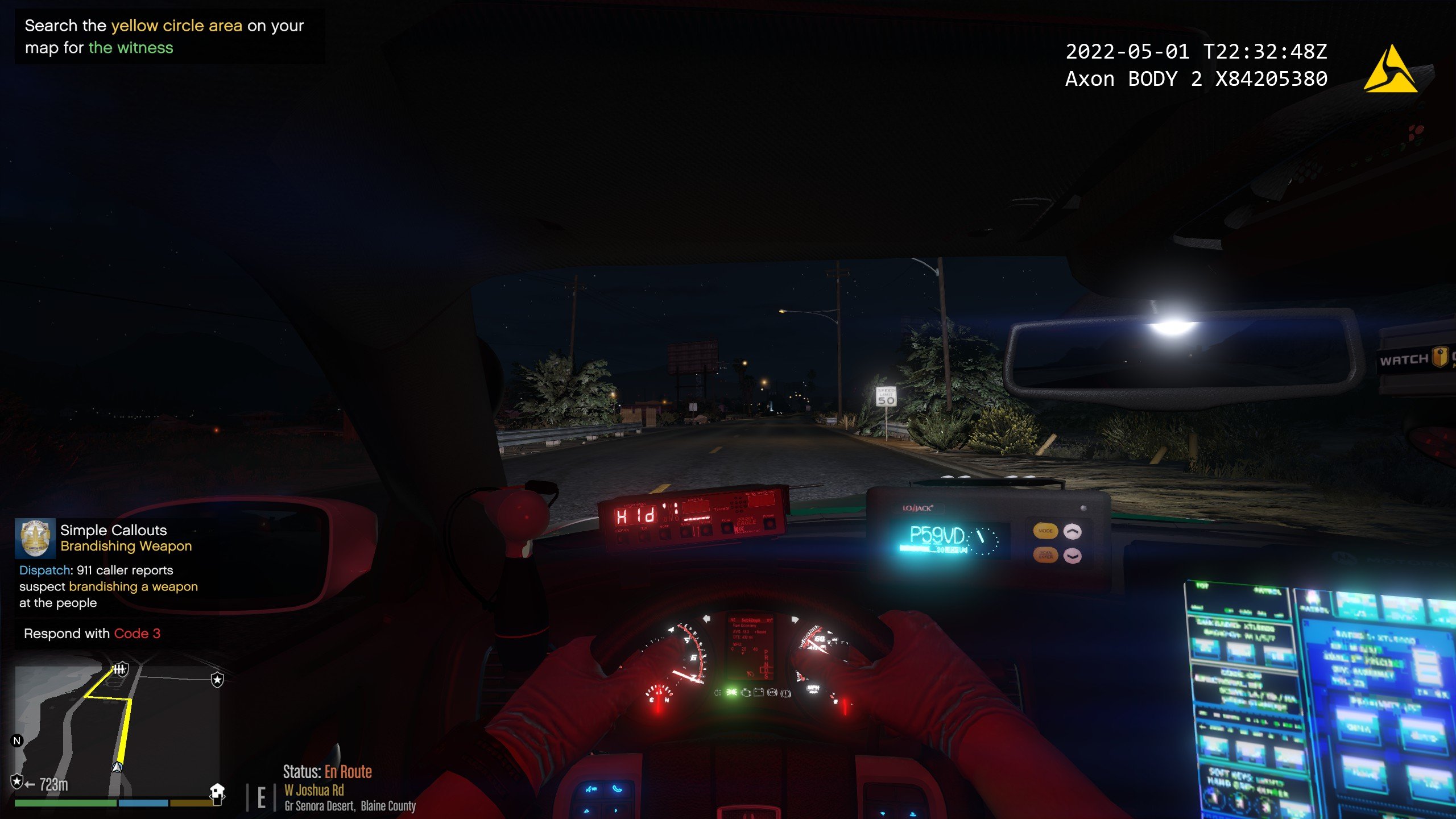The height and width of the screenshot is (819, 1456).
Task: Click the player arrow on the minimap
Action: click(117, 767)
